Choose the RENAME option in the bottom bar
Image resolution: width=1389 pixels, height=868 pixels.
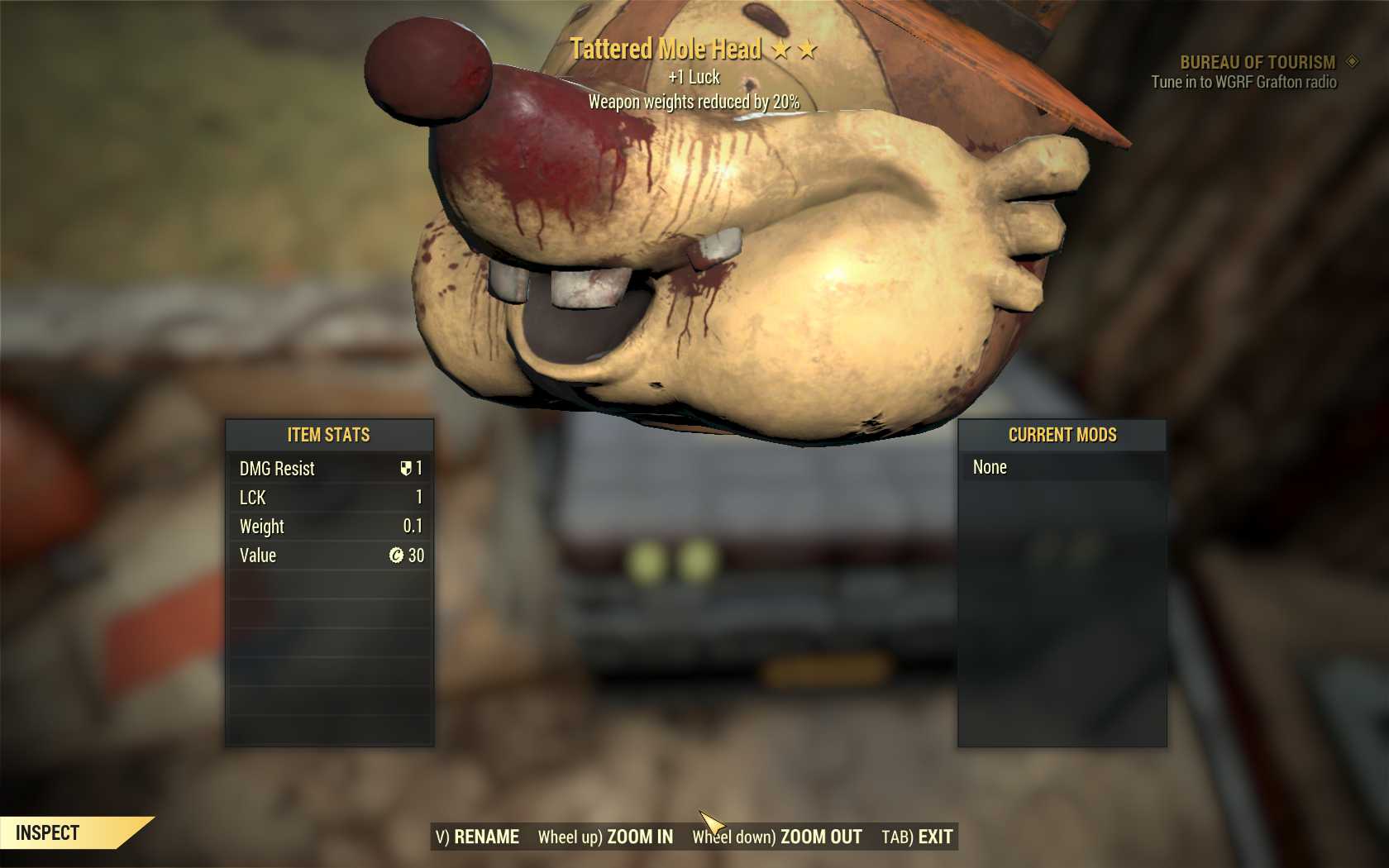[478, 837]
